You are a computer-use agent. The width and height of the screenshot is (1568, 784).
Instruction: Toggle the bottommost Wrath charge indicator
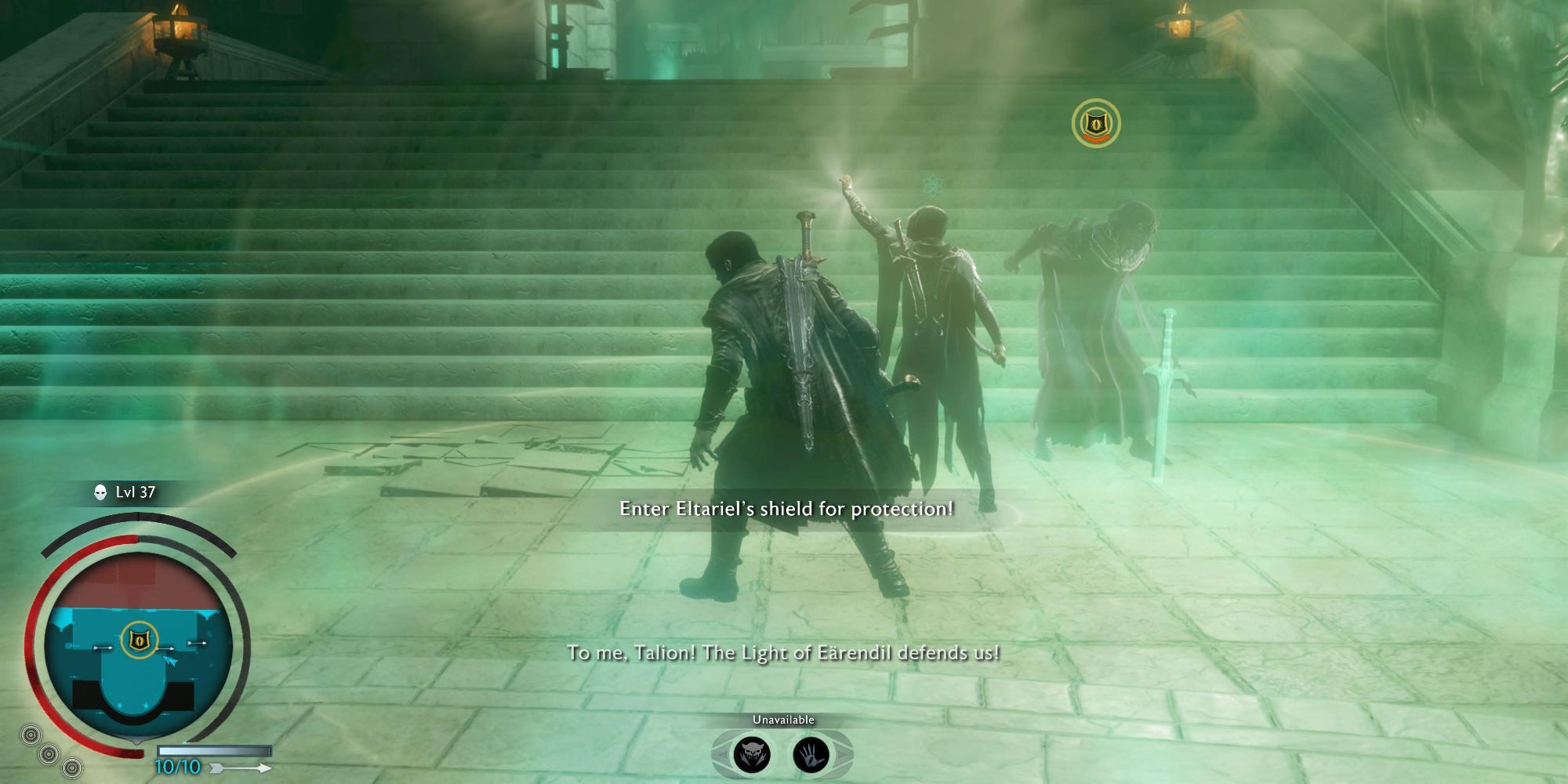72,770
